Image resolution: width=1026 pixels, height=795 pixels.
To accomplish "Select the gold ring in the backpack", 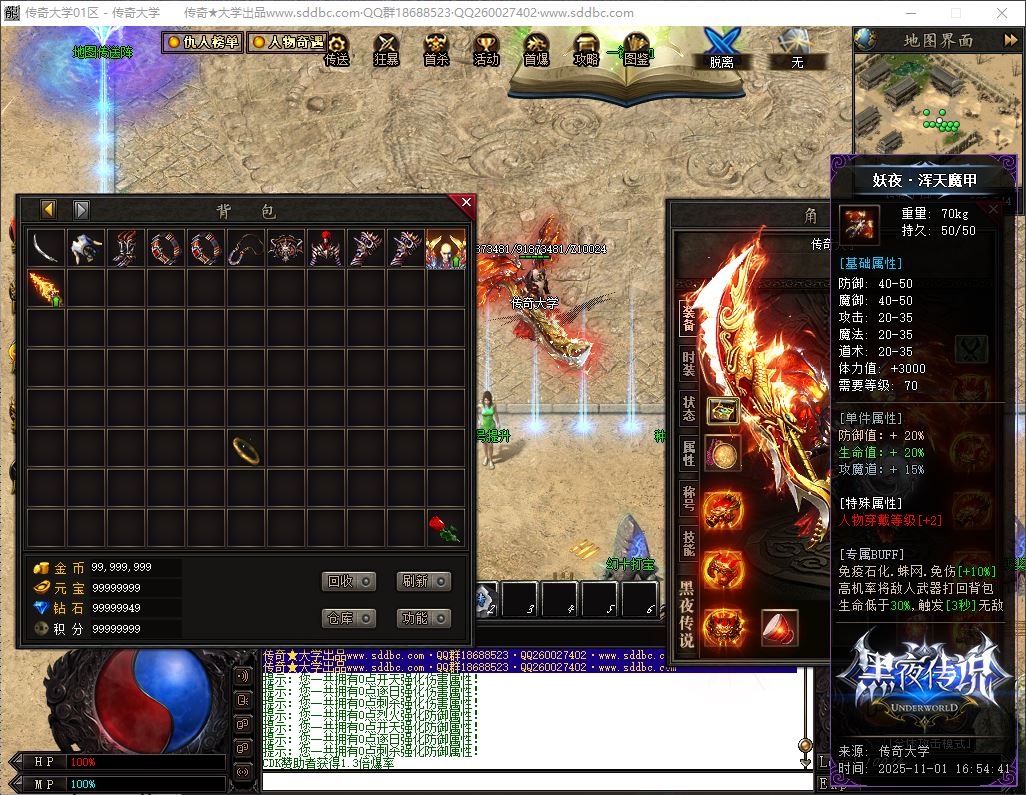I will 246,449.
